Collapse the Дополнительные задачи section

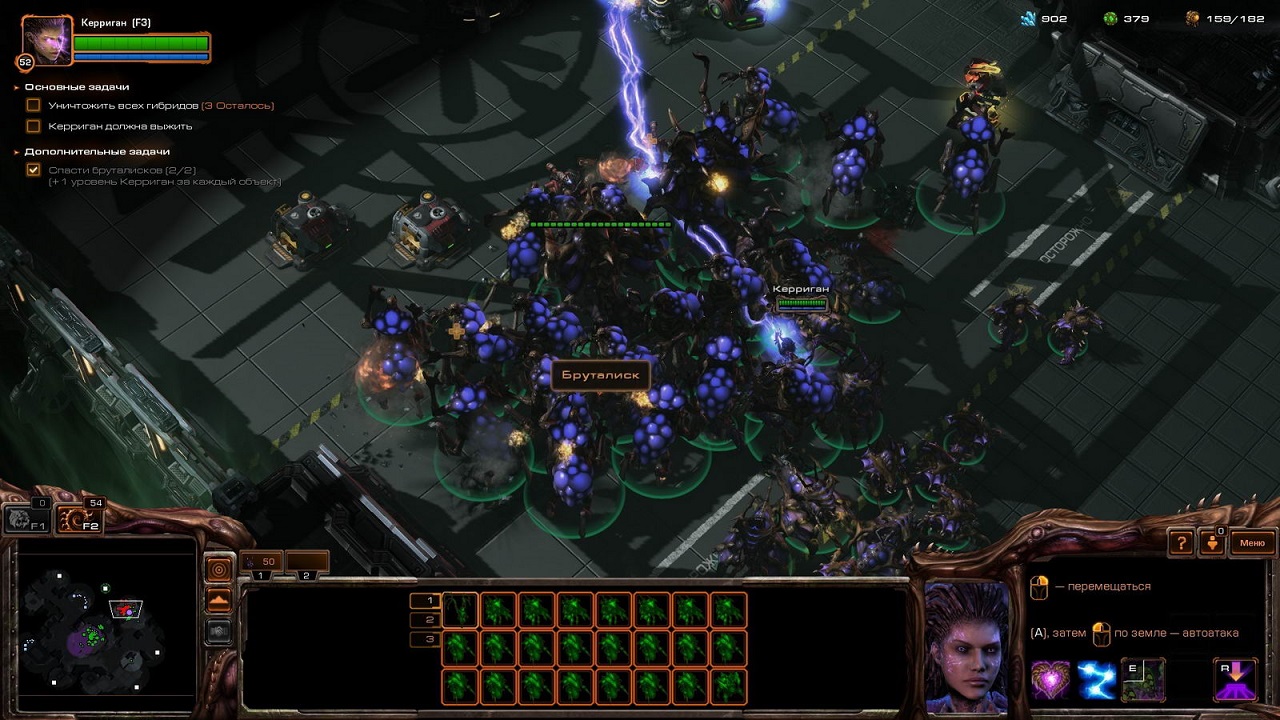(17, 152)
